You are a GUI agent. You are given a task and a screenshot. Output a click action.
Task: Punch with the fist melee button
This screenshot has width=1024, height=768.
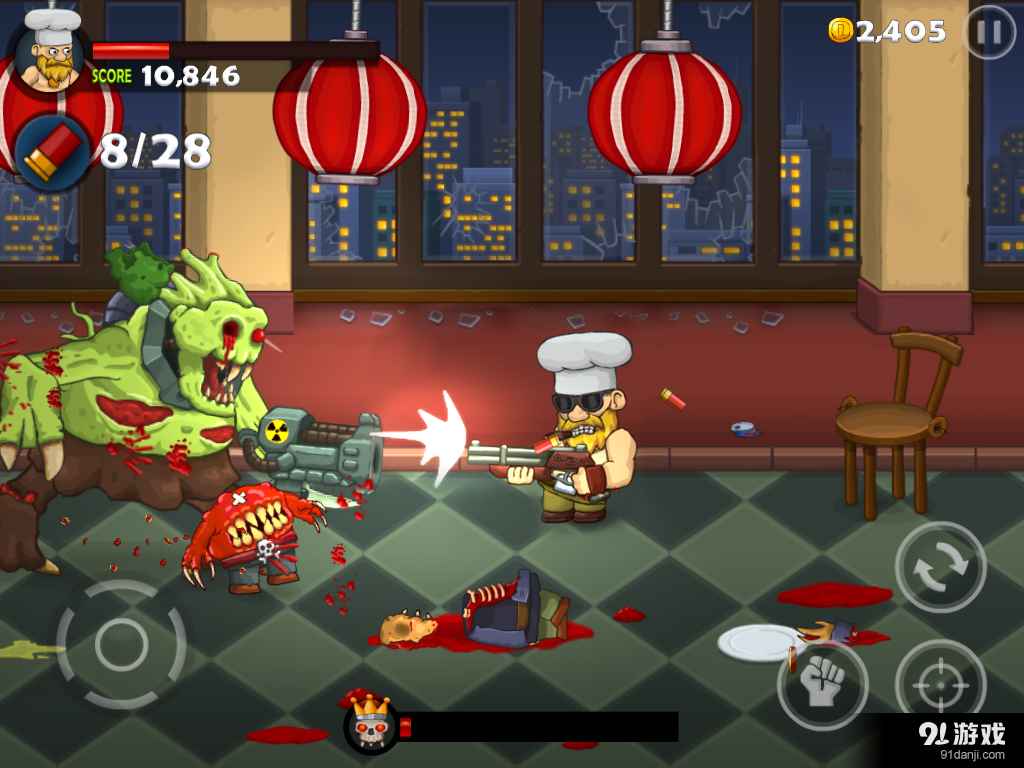822,686
